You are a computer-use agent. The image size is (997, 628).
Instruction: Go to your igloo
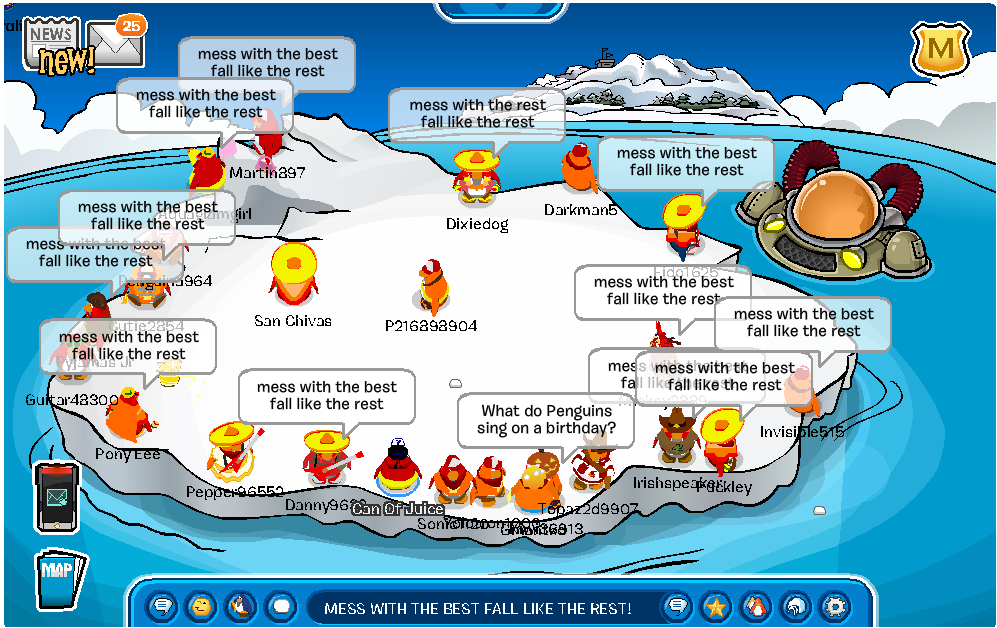pyautogui.click(x=795, y=606)
